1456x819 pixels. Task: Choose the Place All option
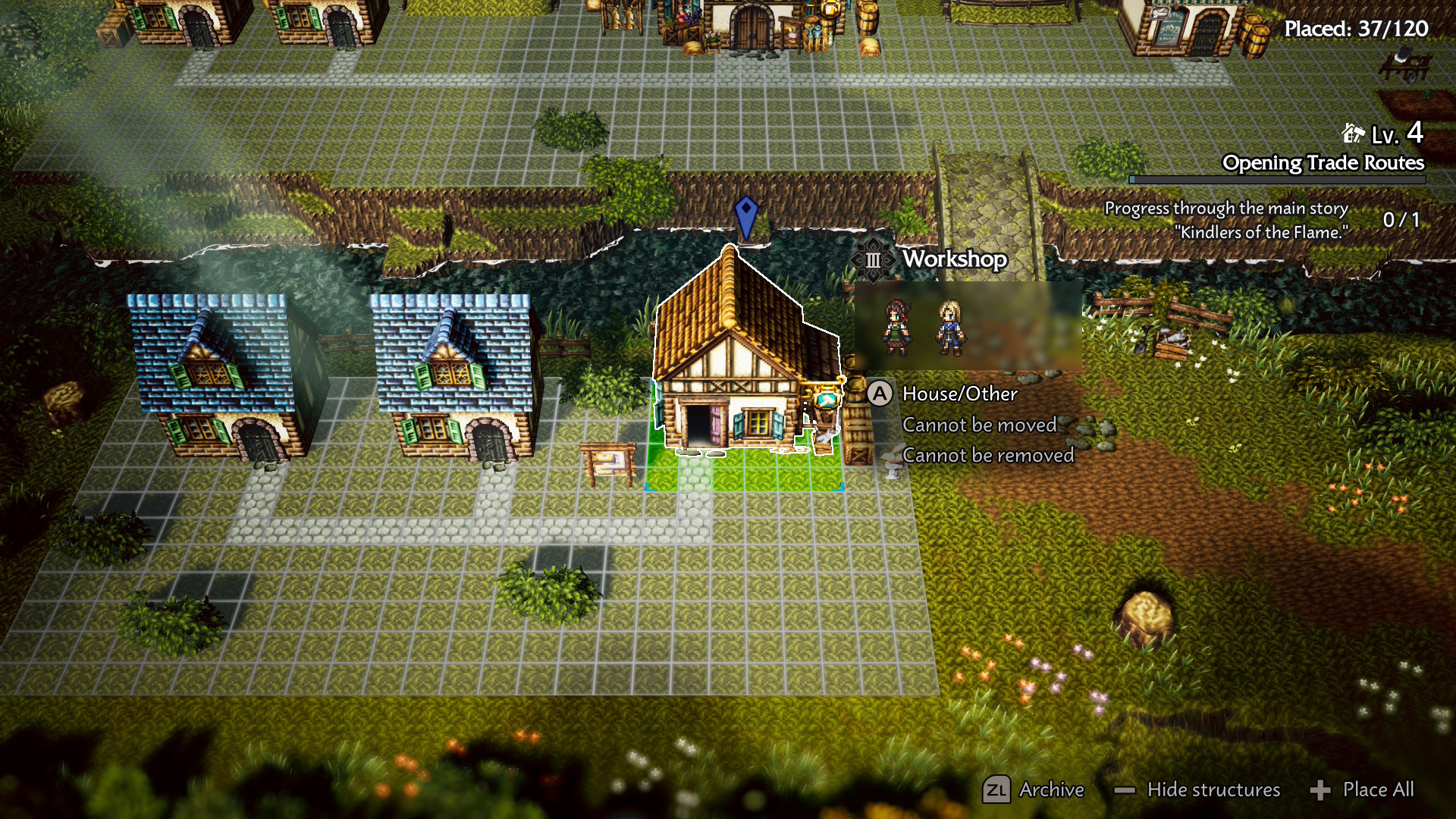1363,789
